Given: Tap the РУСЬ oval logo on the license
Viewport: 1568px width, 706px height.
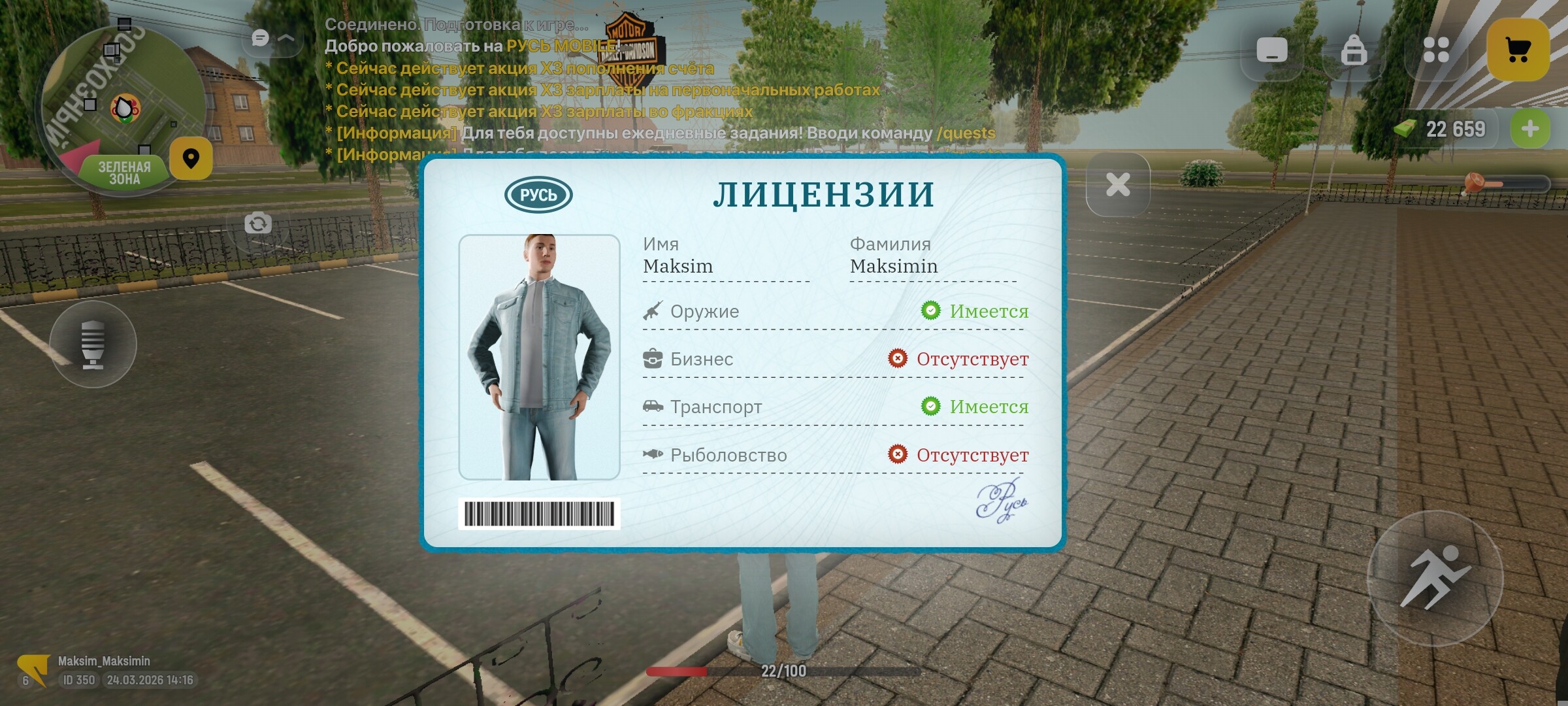Looking at the screenshot, I should tap(538, 193).
